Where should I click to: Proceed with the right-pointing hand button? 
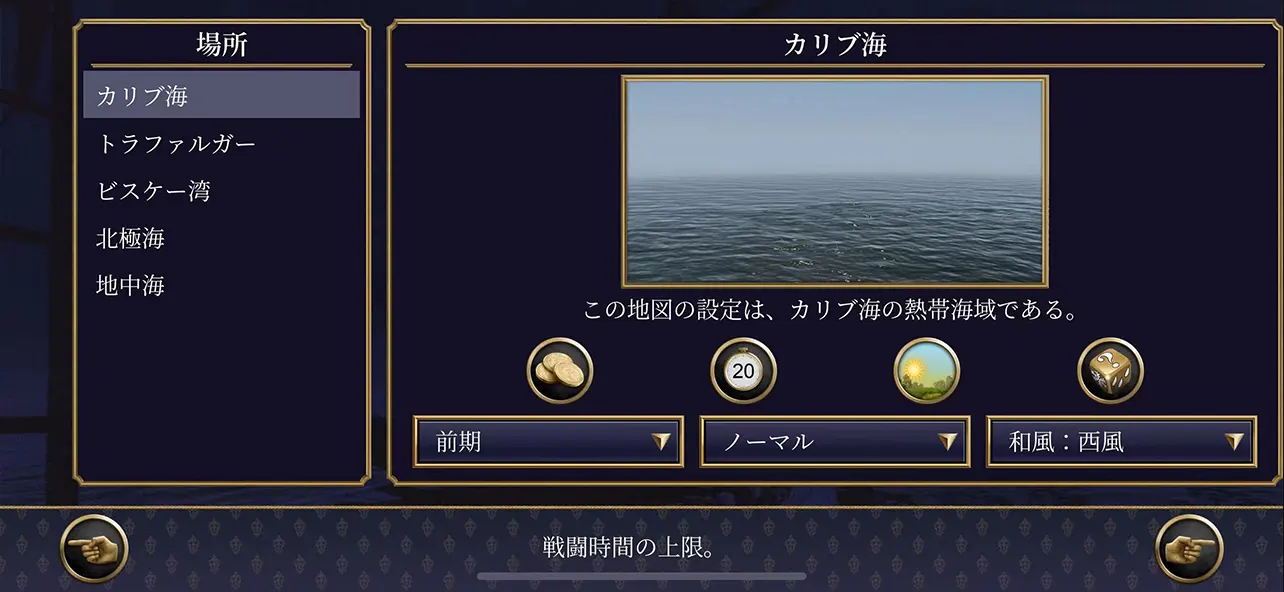click(1189, 548)
